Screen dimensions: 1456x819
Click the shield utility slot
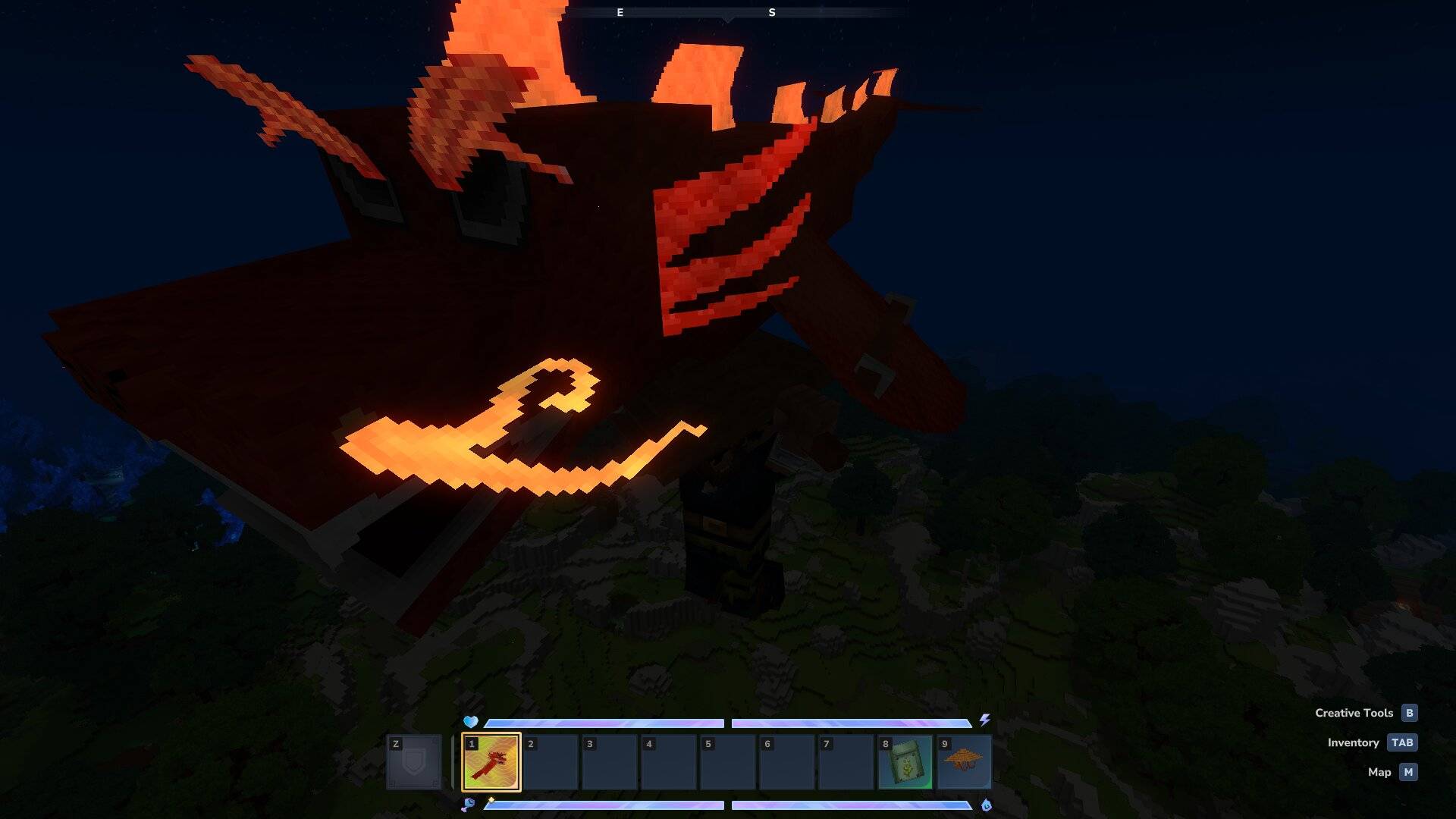414,762
